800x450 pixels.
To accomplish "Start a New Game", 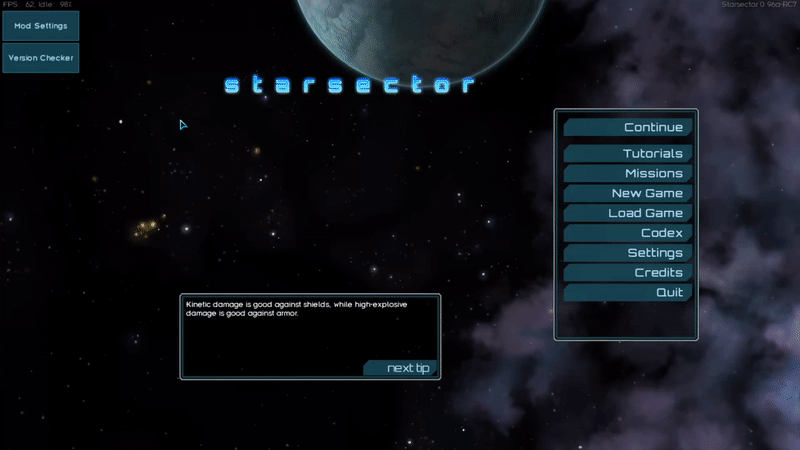I will point(627,193).
